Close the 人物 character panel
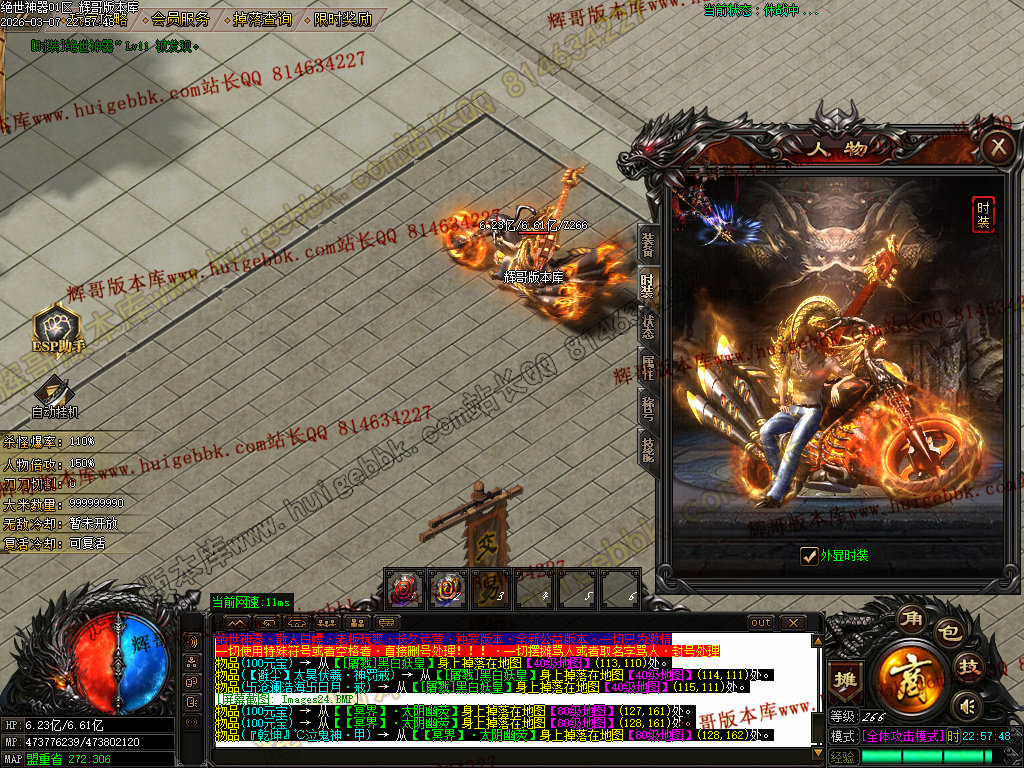 click(x=998, y=148)
